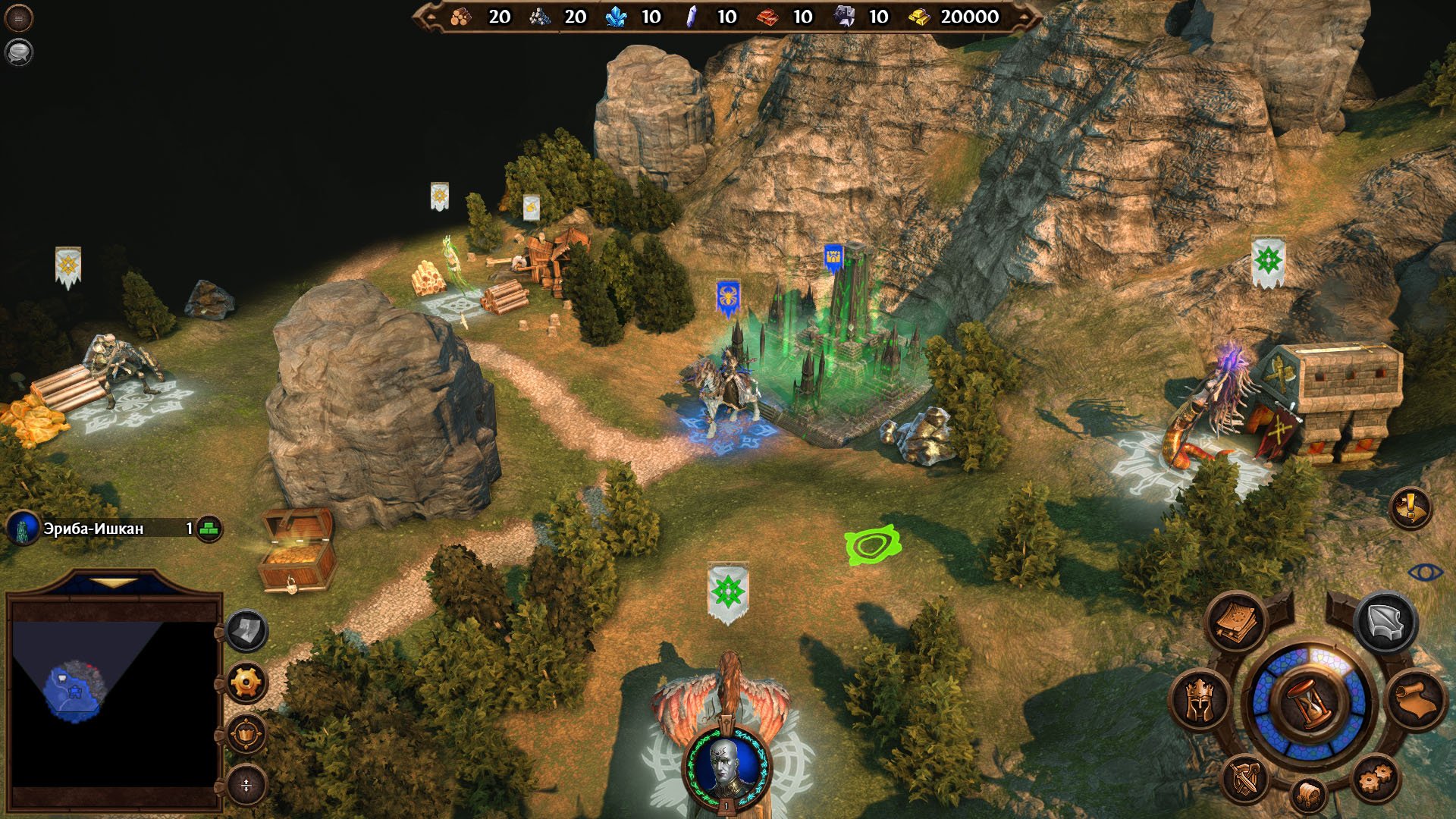Viewport: 1456px width, 819px height.
Task: Open the crowned helmet hero screen
Action: click(1199, 700)
